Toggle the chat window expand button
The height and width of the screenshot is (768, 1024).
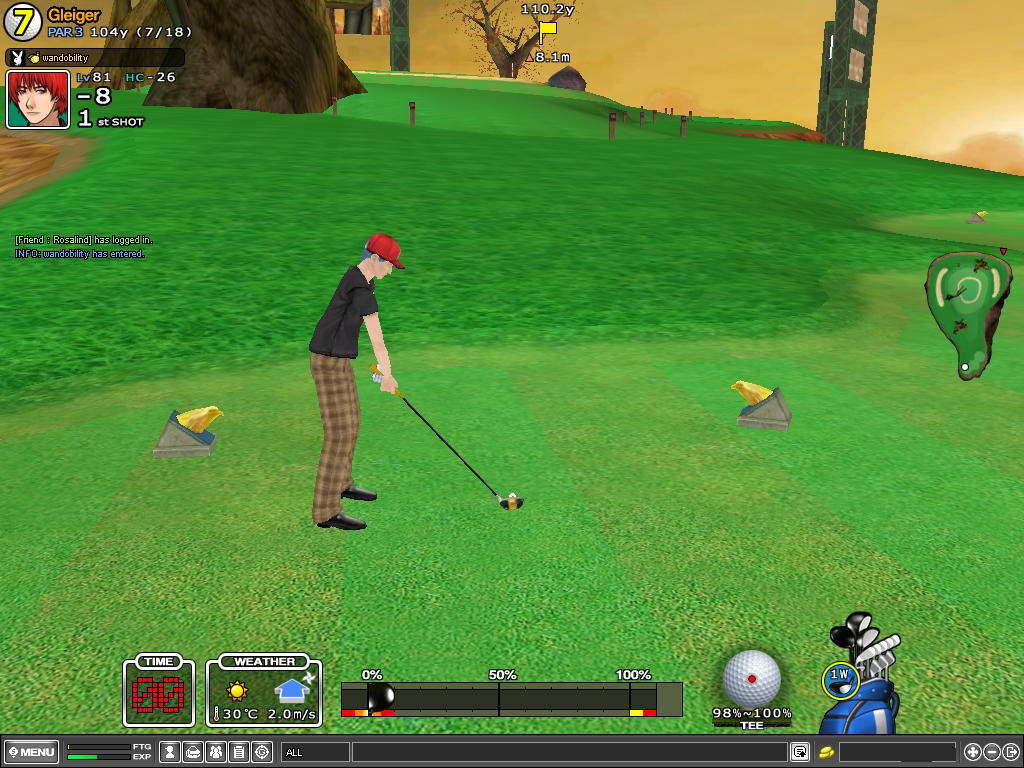pyautogui.click(x=800, y=752)
